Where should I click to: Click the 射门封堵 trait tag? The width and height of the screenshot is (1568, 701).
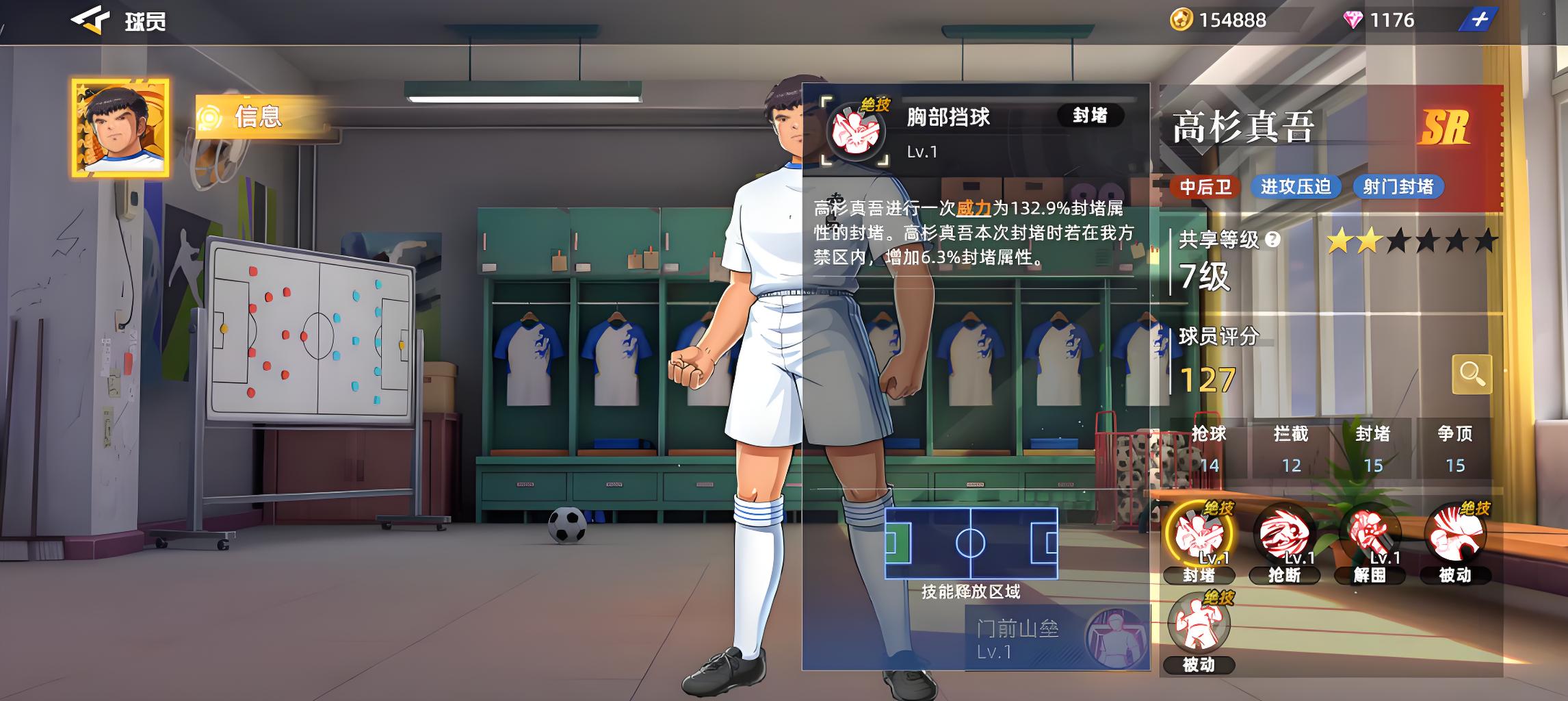pos(1398,187)
